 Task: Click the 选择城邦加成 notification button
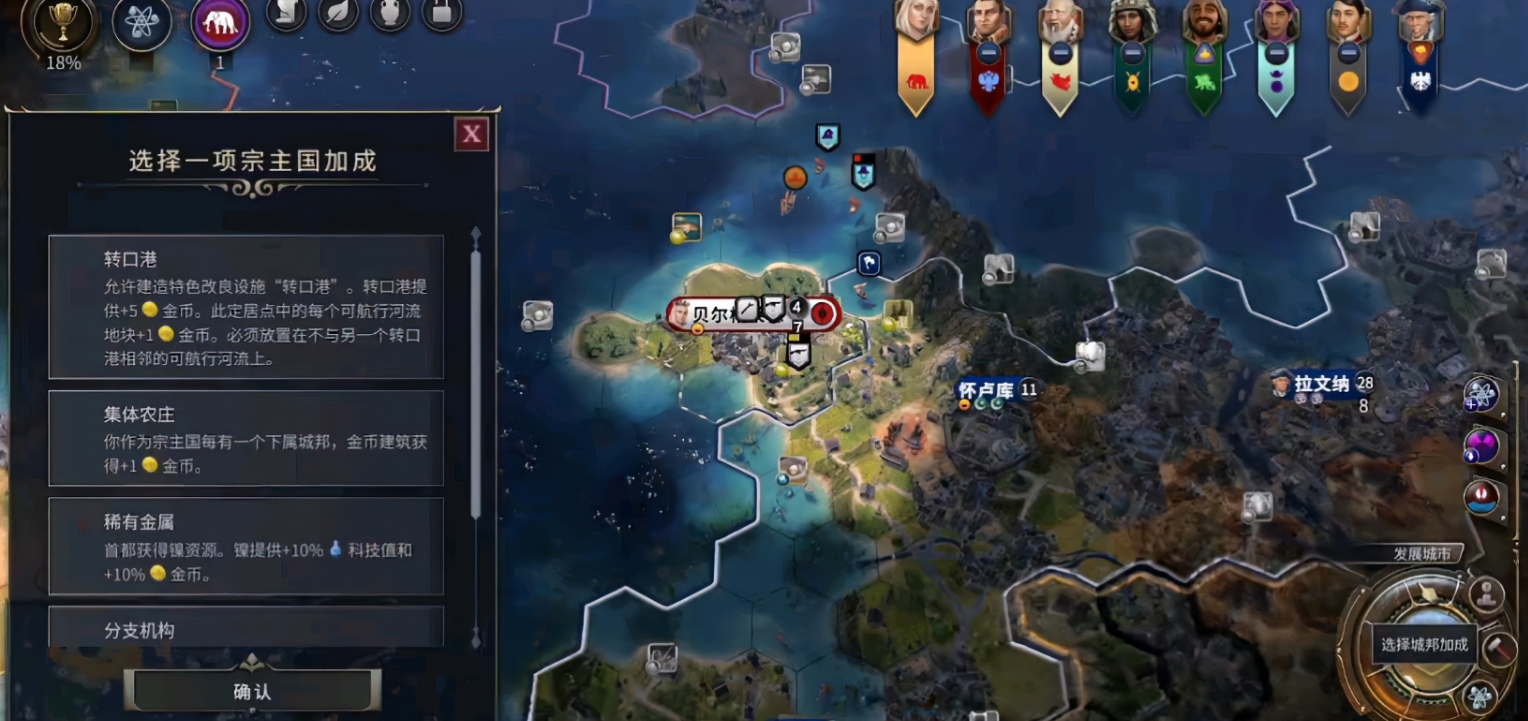coord(1424,645)
